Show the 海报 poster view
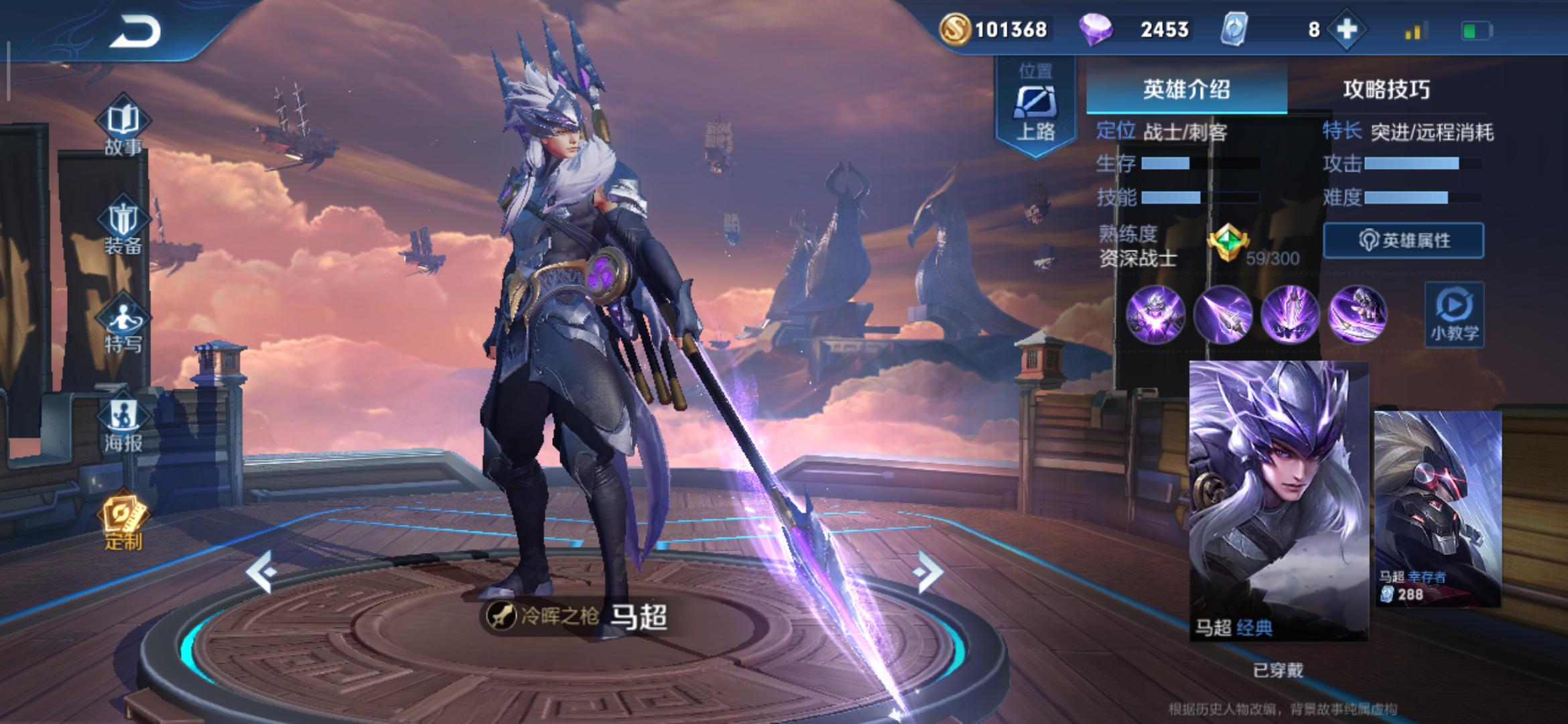Viewport: 1568px width, 724px height. pyautogui.click(x=123, y=424)
